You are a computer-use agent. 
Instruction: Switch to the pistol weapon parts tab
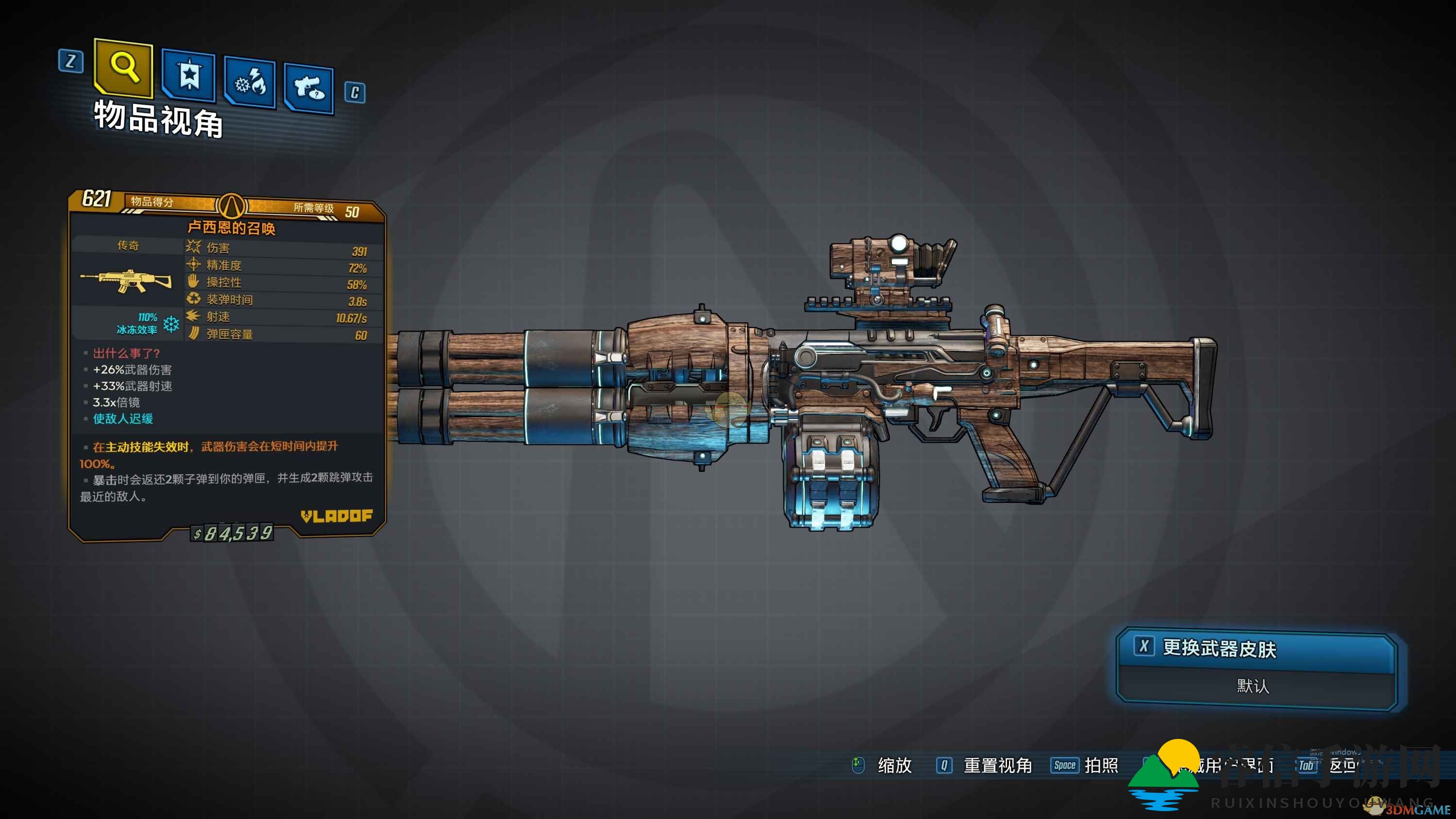(309, 88)
